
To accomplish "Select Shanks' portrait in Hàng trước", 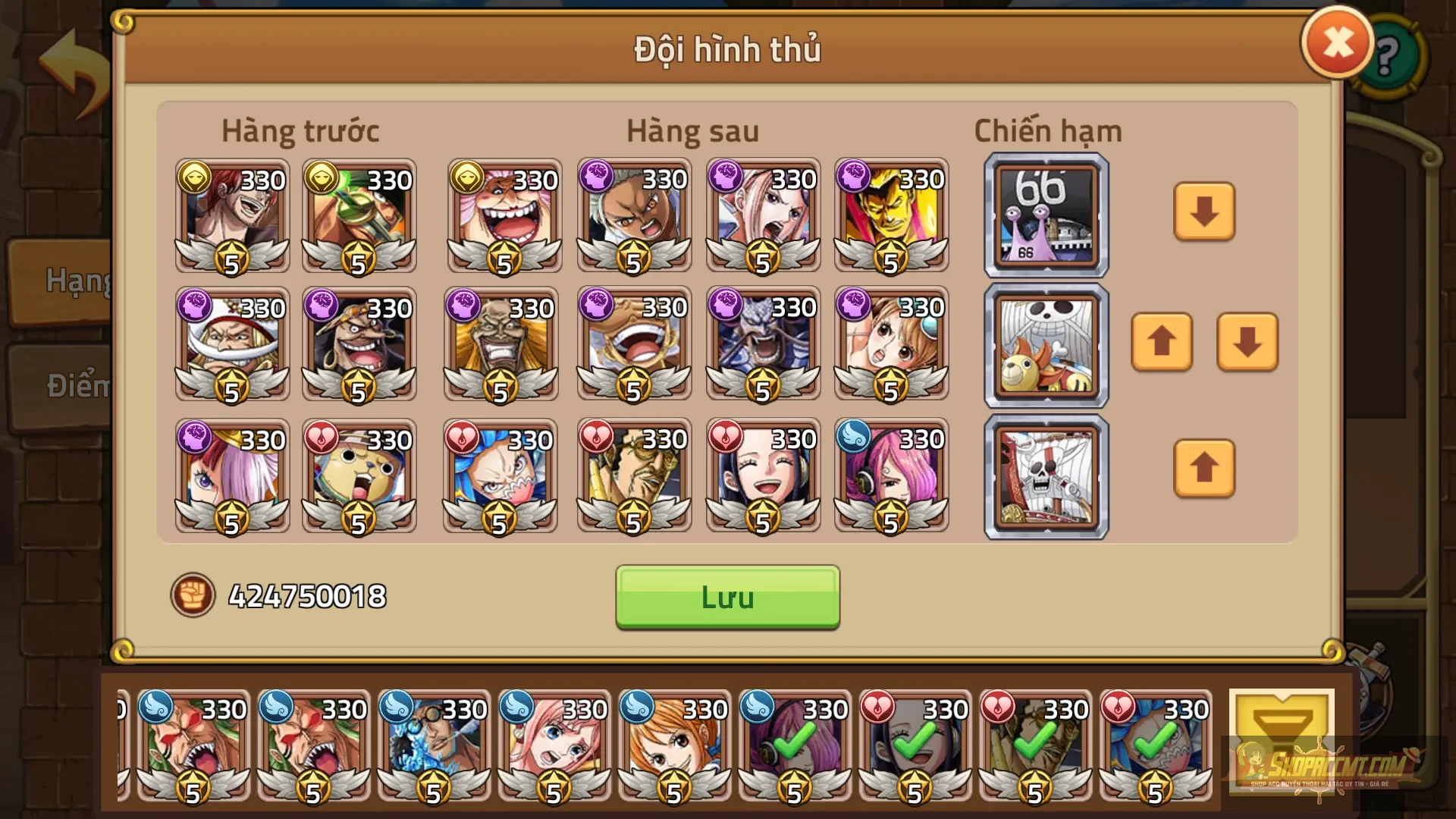I will 231,216.
